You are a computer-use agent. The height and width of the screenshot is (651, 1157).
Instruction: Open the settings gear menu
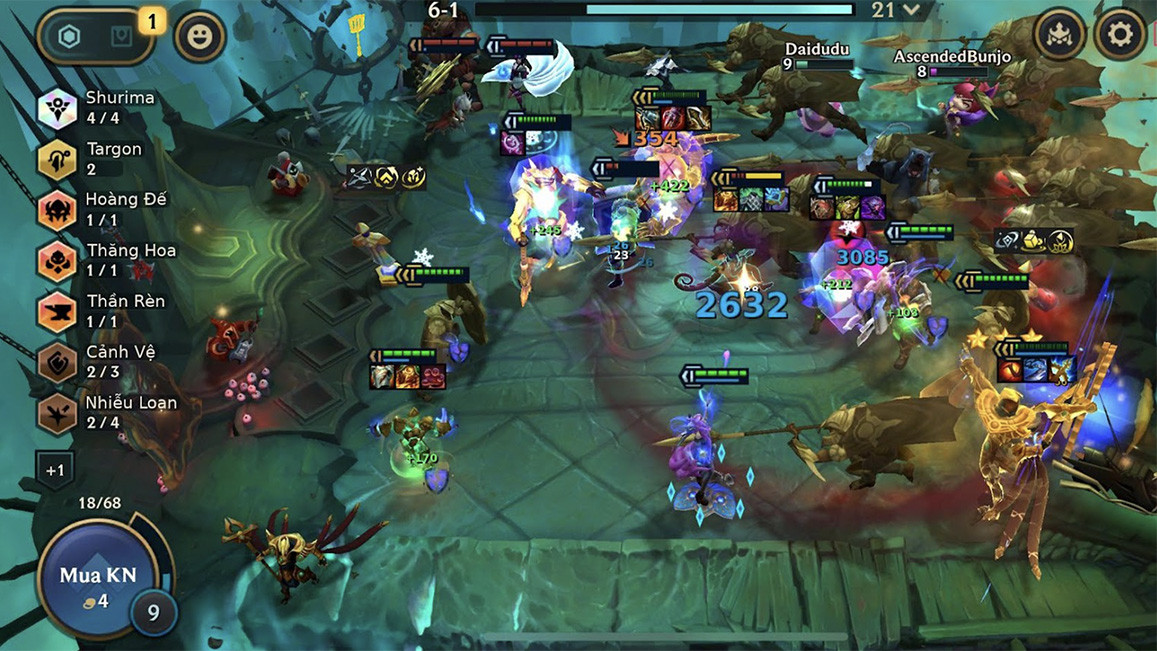click(1119, 36)
